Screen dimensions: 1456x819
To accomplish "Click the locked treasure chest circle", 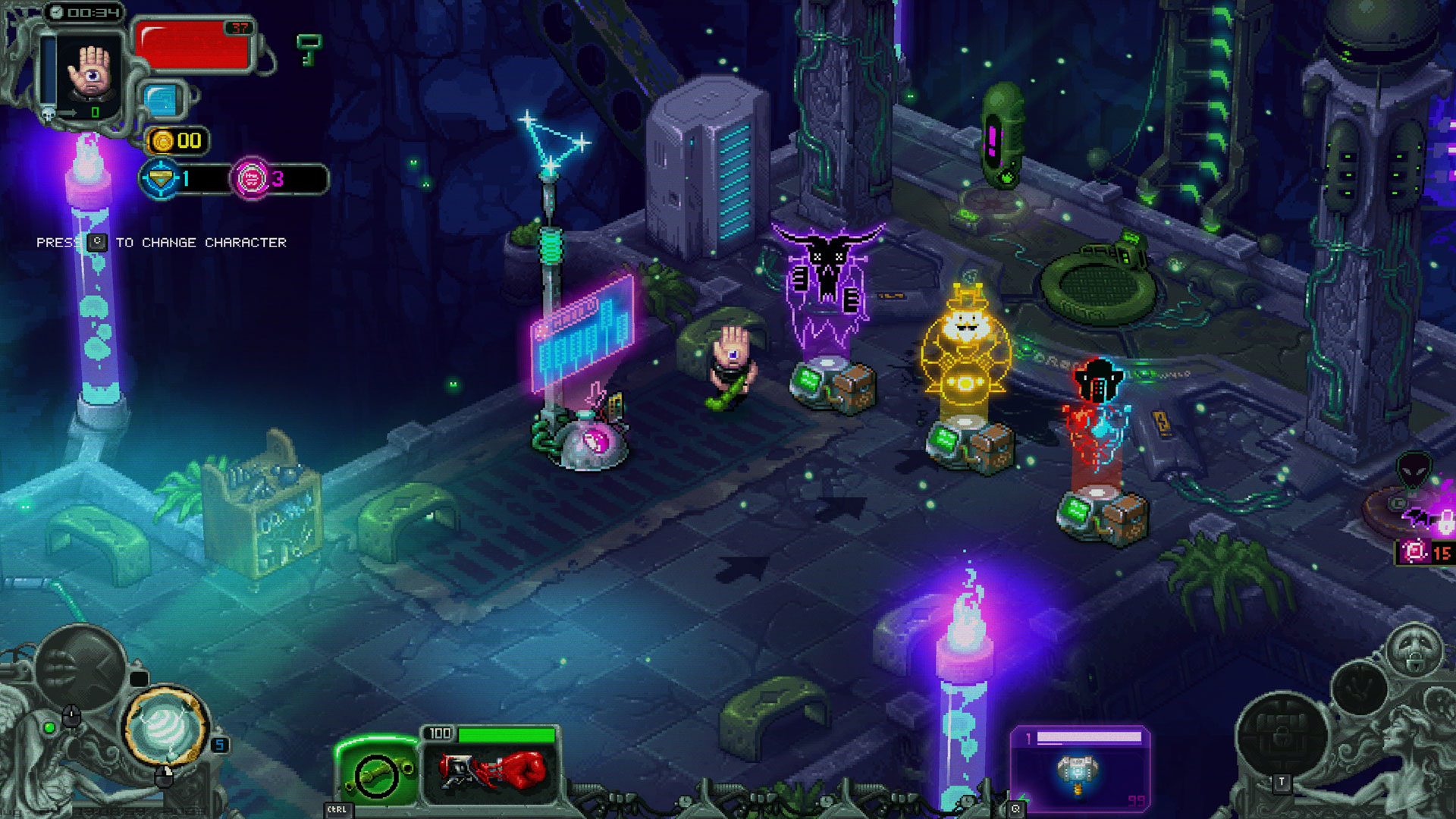I will (x=1282, y=734).
